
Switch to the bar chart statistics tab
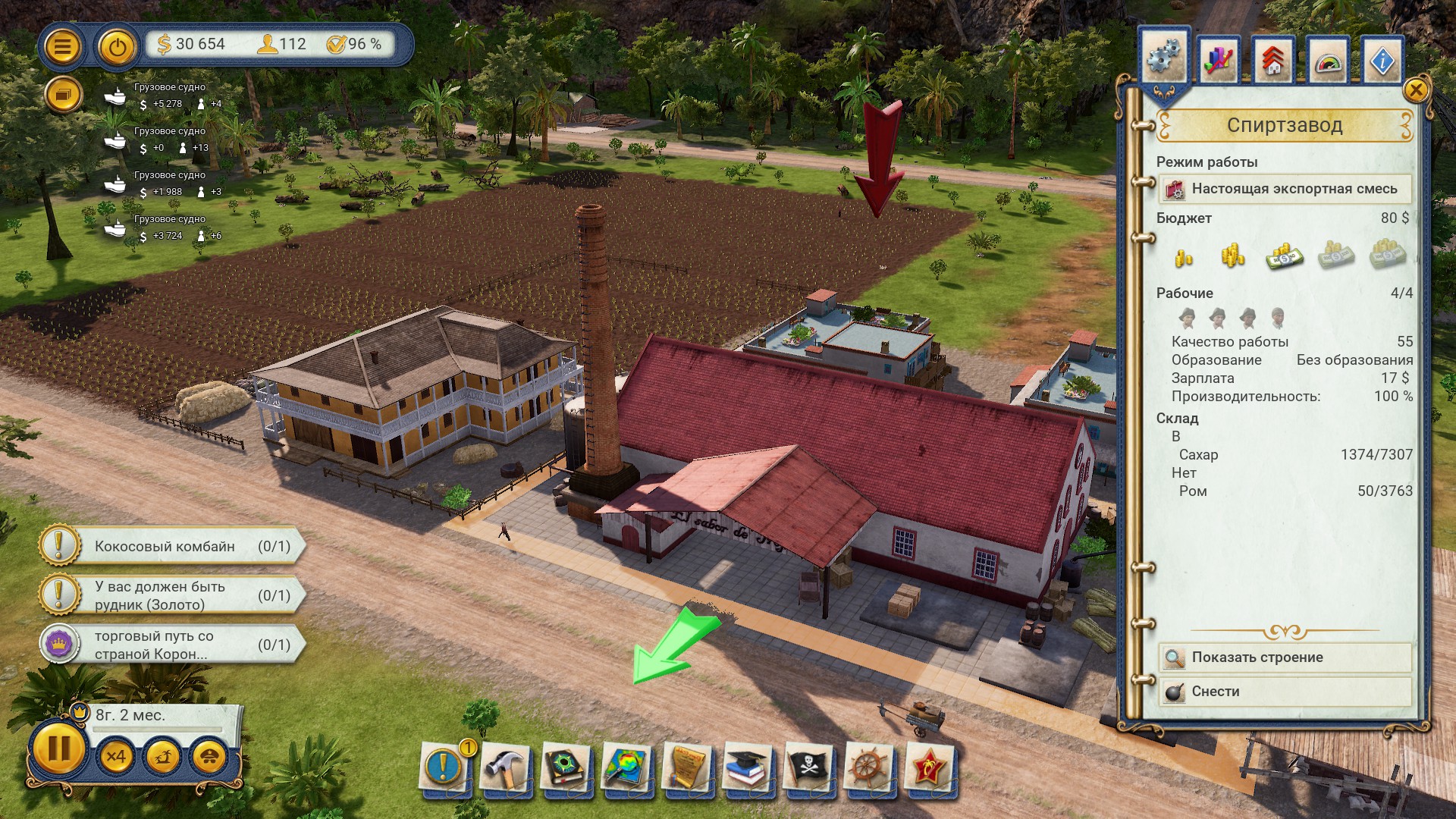coord(1218,61)
